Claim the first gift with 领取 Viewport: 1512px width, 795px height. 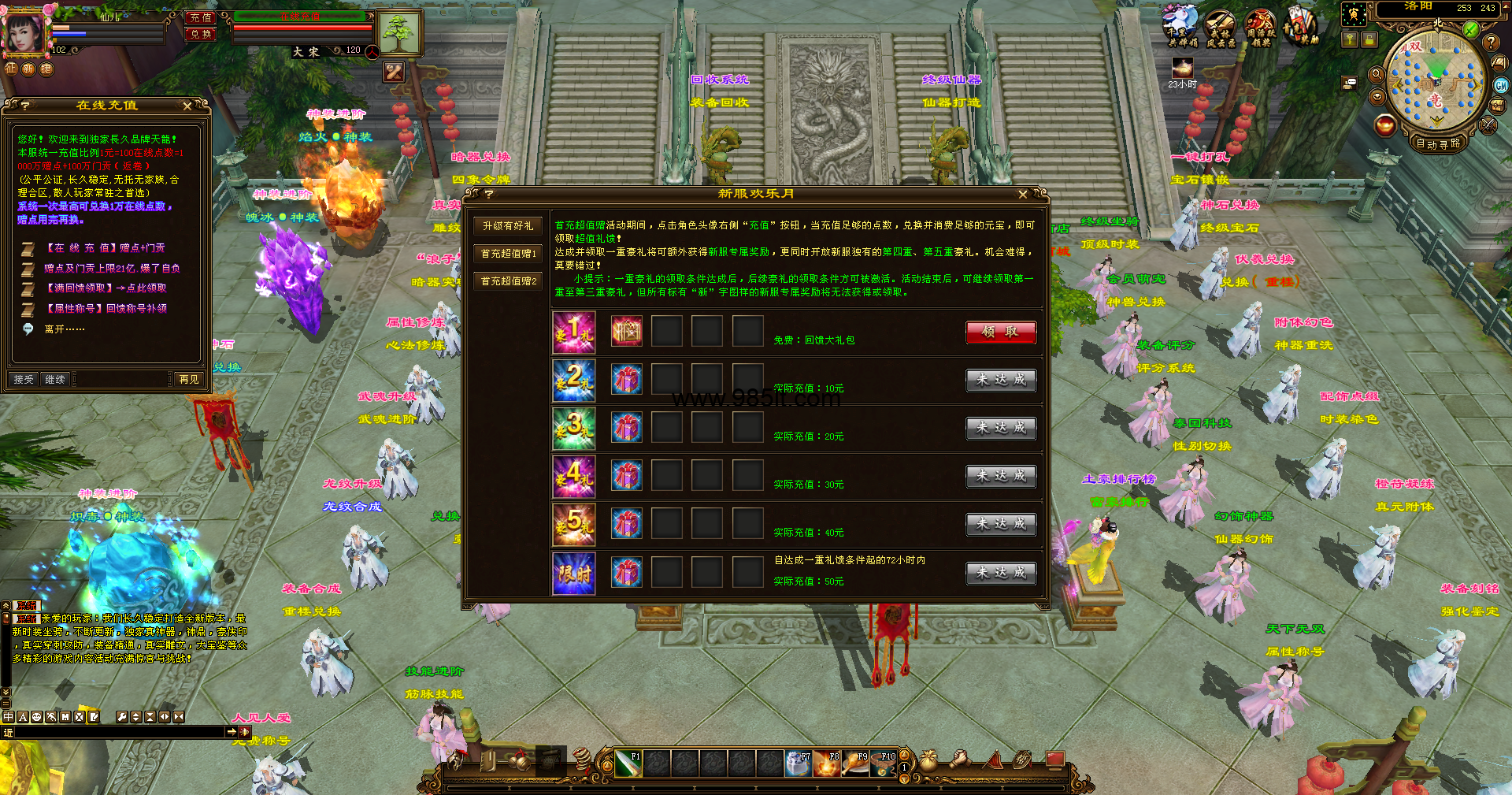1000,332
